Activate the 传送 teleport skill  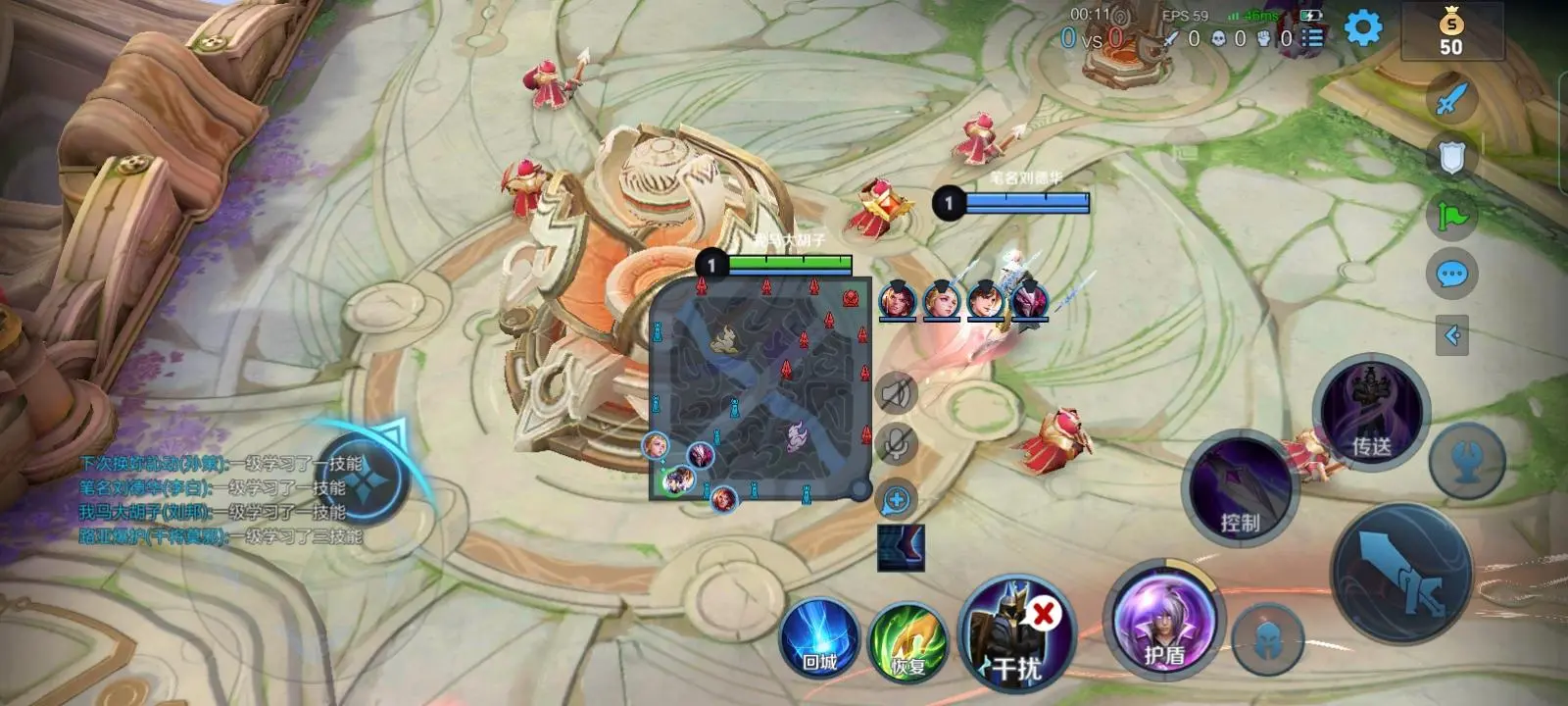click(1372, 414)
